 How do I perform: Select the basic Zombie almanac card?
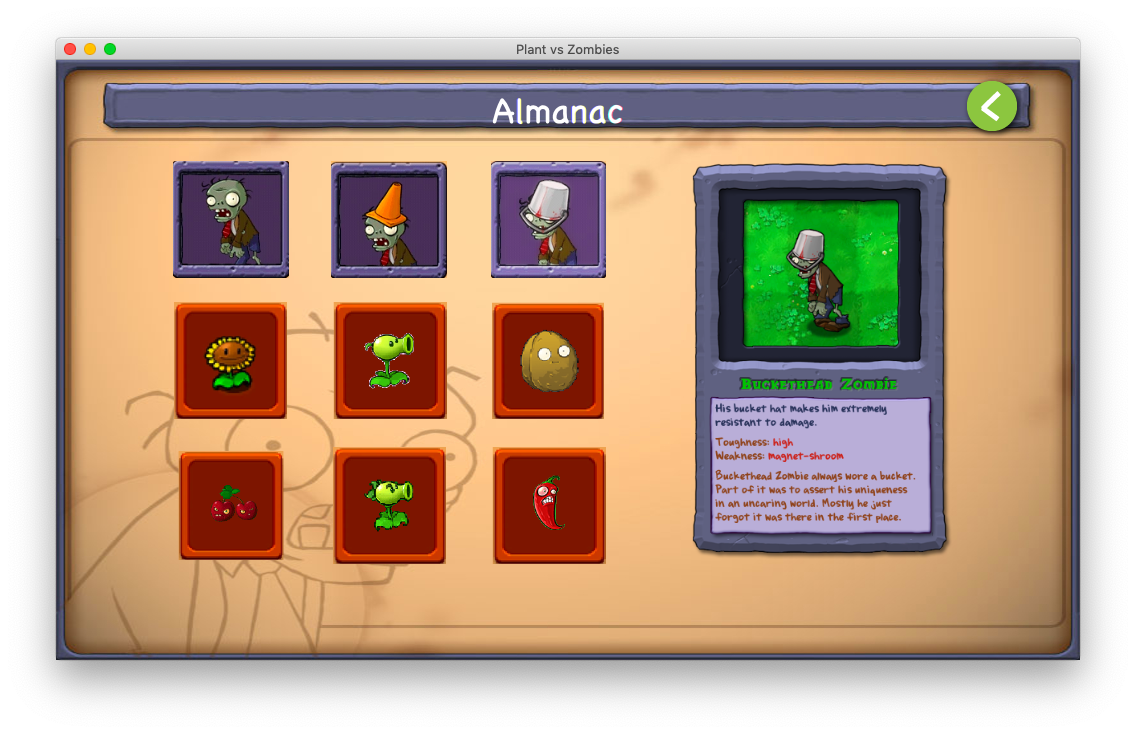(231, 220)
